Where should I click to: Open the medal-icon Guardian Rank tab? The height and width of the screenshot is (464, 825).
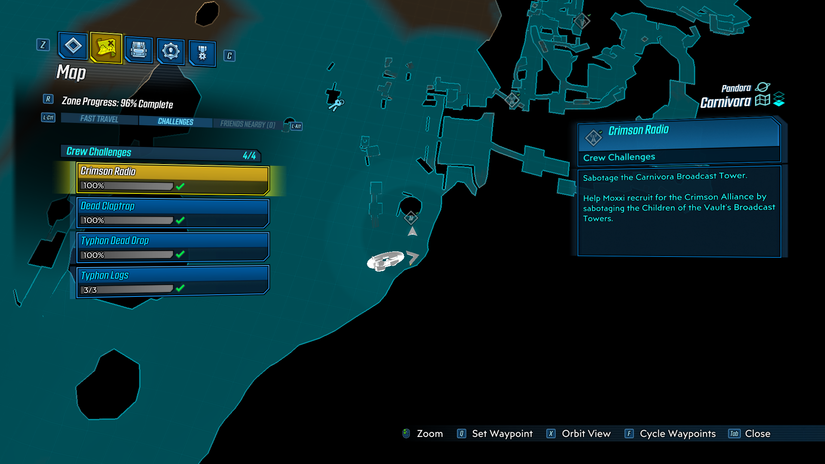coord(202,50)
